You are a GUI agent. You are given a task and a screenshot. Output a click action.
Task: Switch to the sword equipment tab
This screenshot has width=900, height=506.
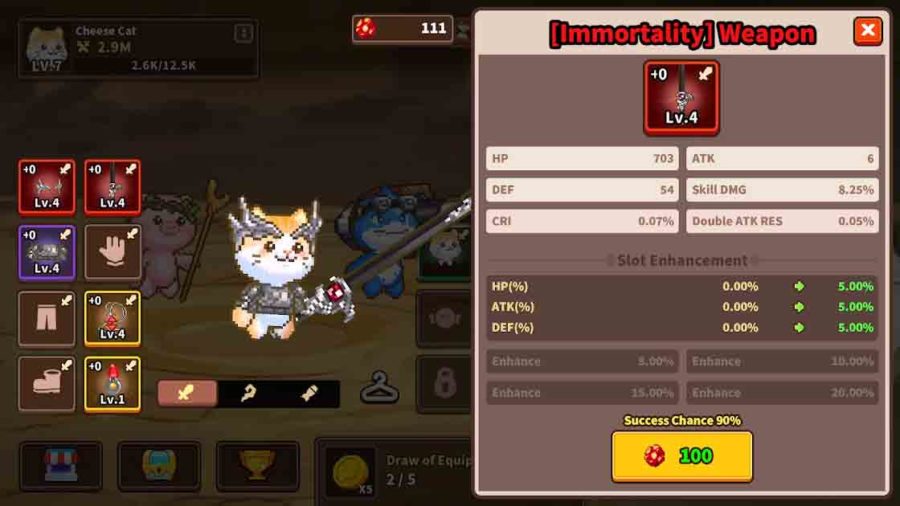186,393
